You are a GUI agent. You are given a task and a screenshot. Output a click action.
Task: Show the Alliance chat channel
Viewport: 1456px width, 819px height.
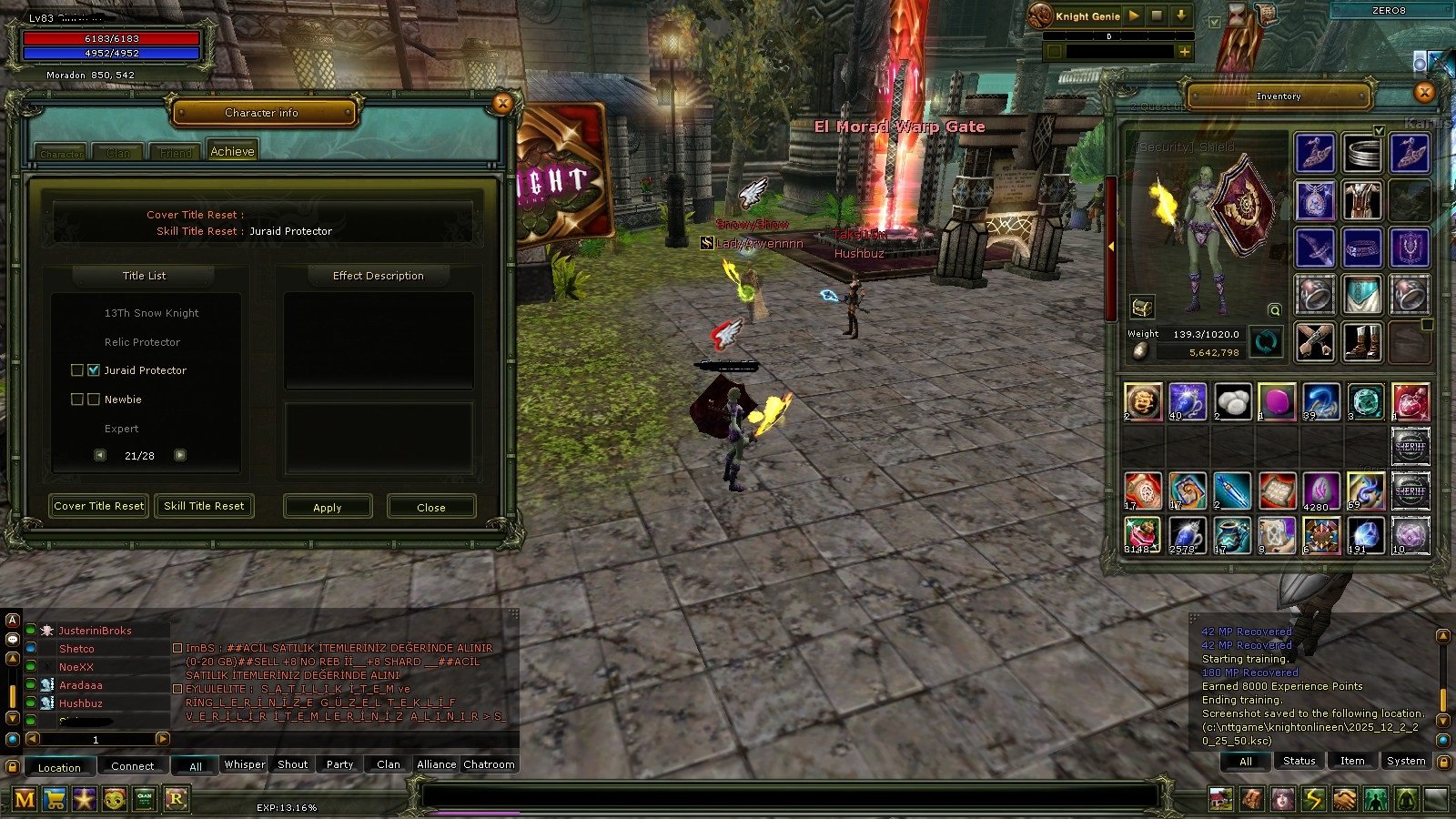click(436, 764)
